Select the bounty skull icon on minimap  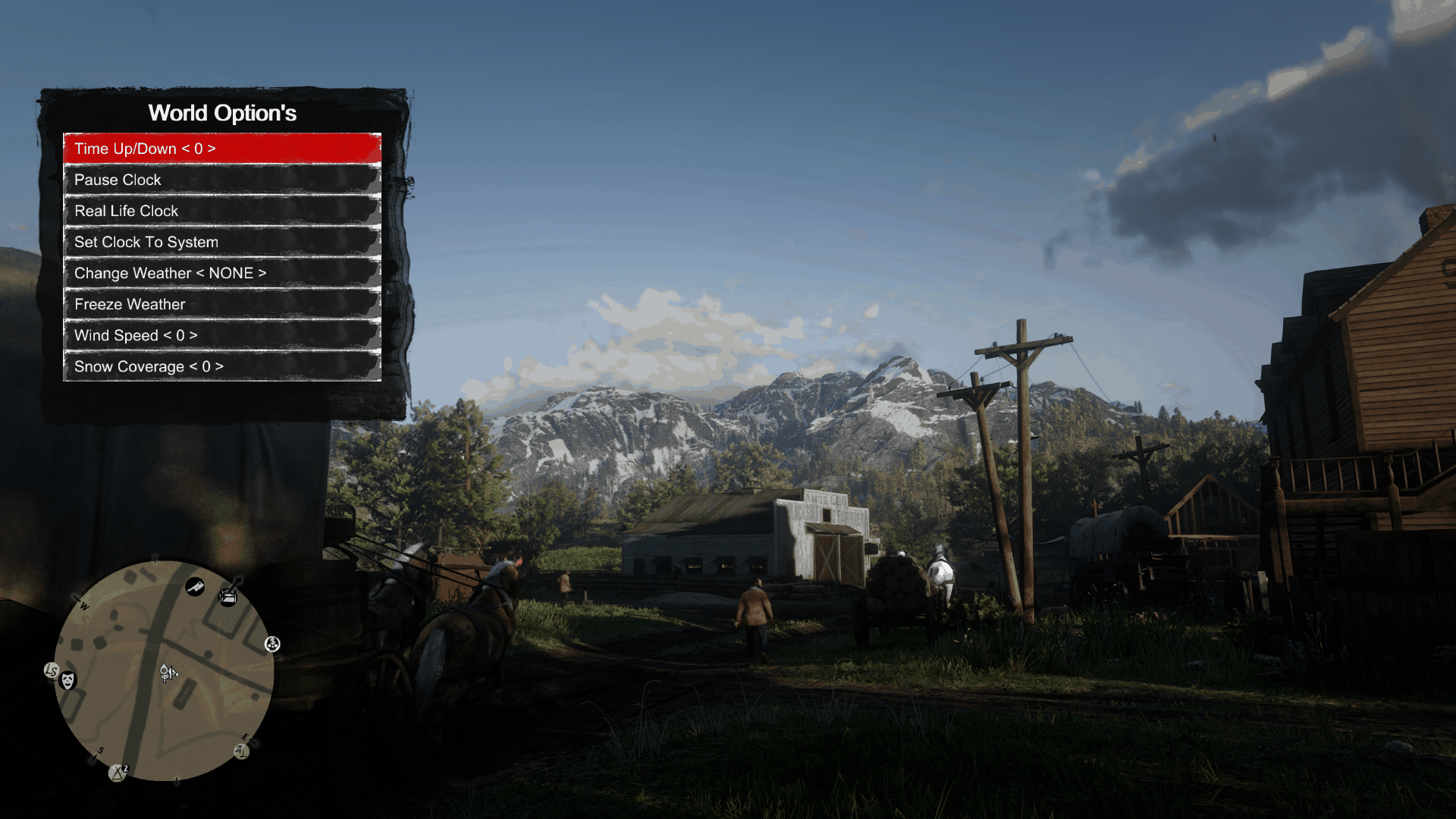pos(273,645)
